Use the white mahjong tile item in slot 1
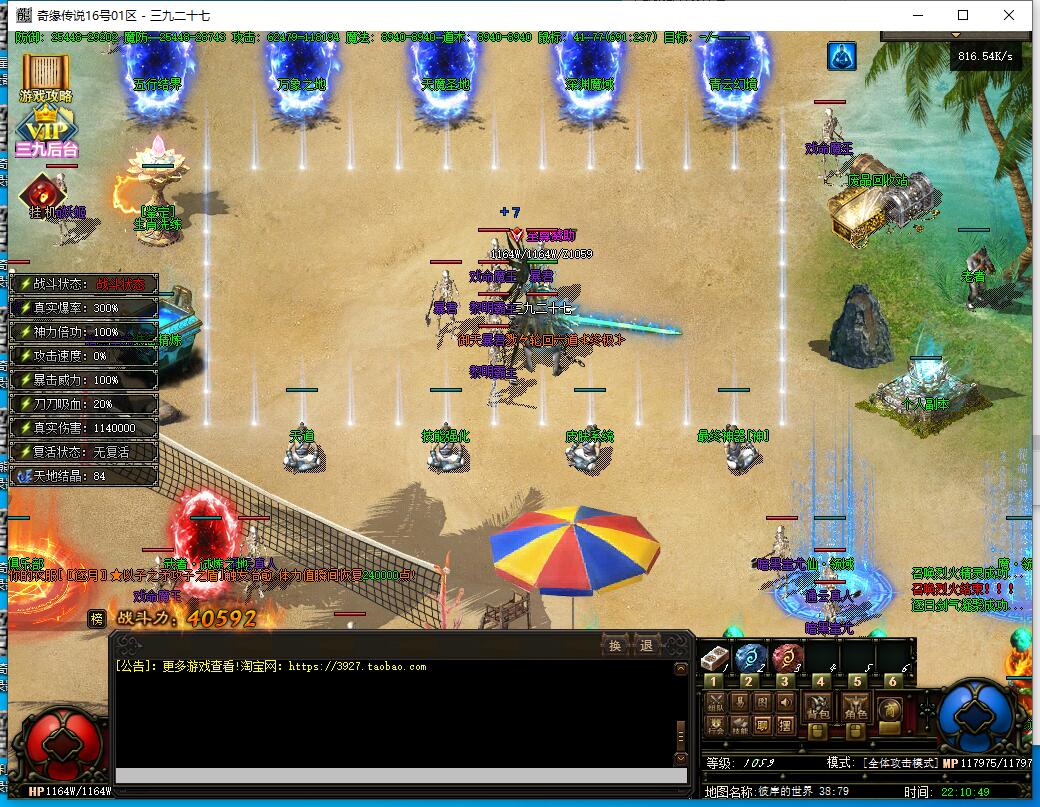 click(x=714, y=658)
